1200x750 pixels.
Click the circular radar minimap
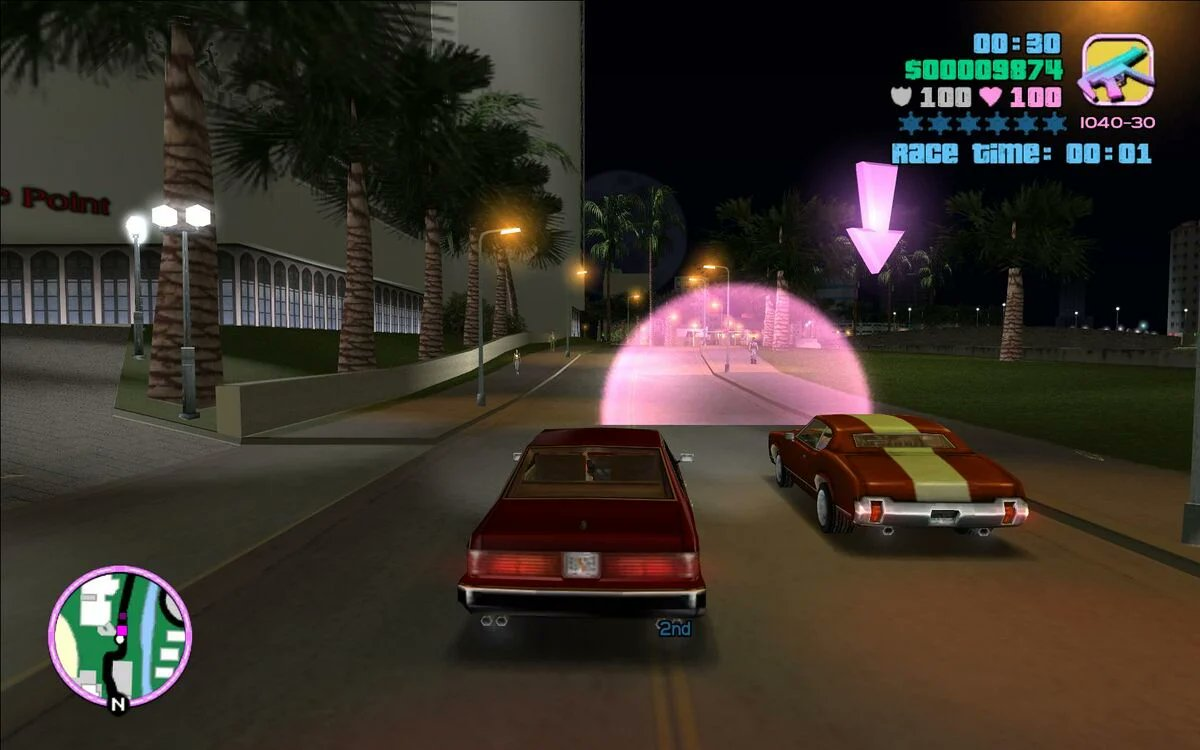click(119, 637)
